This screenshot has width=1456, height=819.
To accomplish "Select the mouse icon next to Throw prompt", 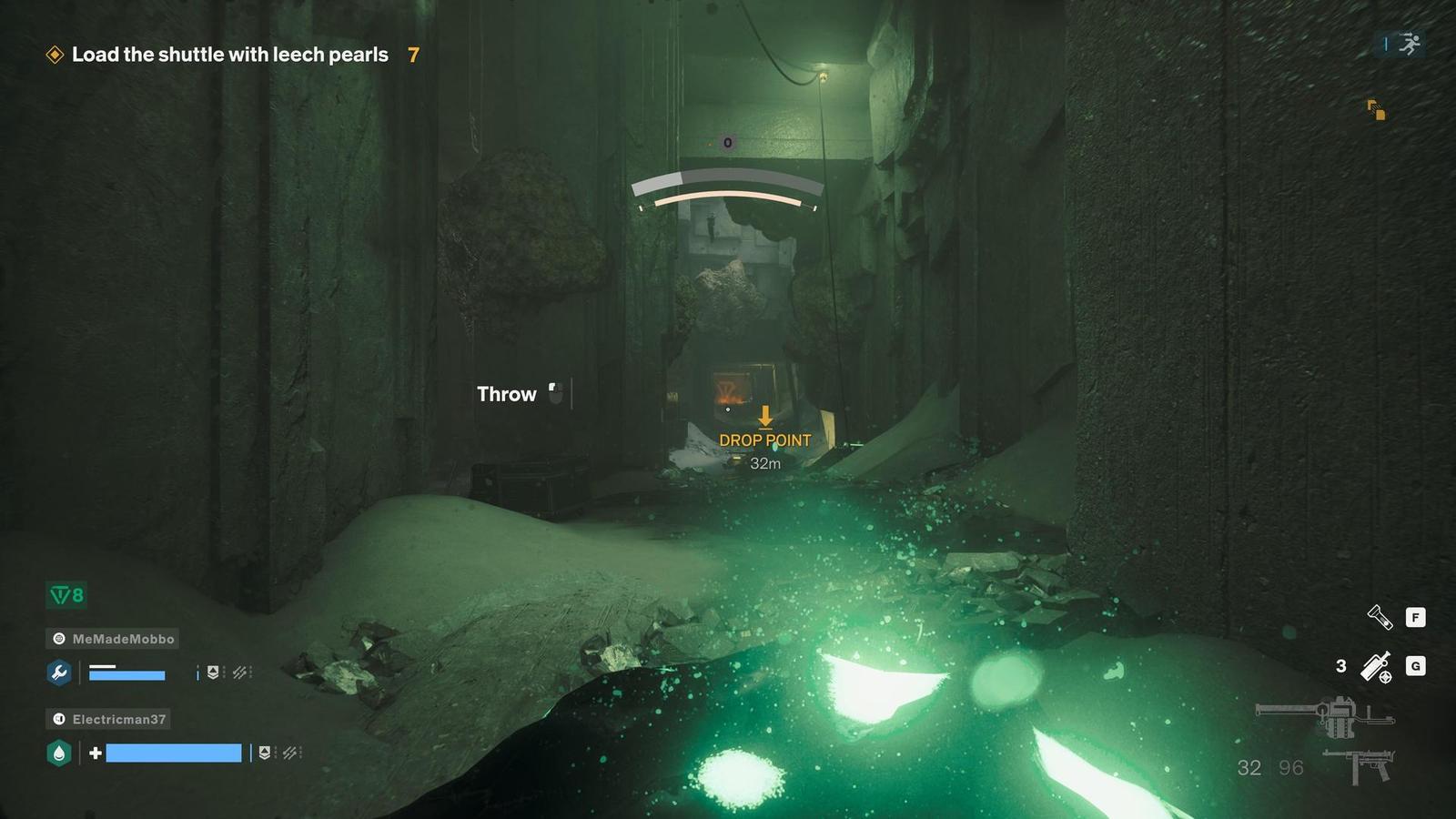I will 556,393.
